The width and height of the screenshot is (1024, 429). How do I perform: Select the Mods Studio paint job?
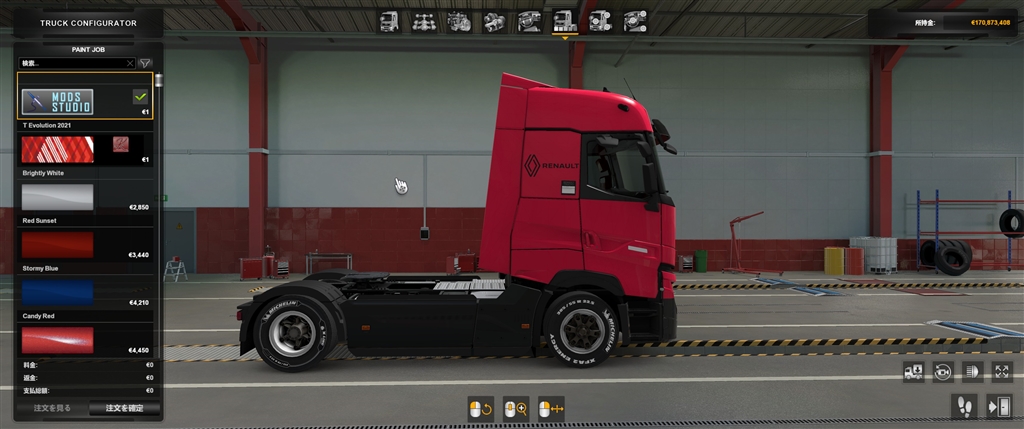pyautogui.click(x=58, y=101)
